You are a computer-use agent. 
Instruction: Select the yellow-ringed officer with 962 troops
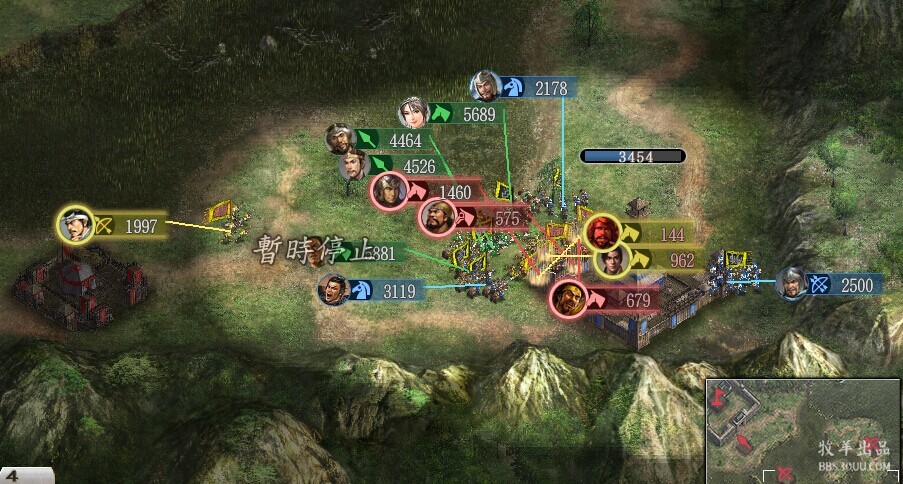tap(612, 260)
